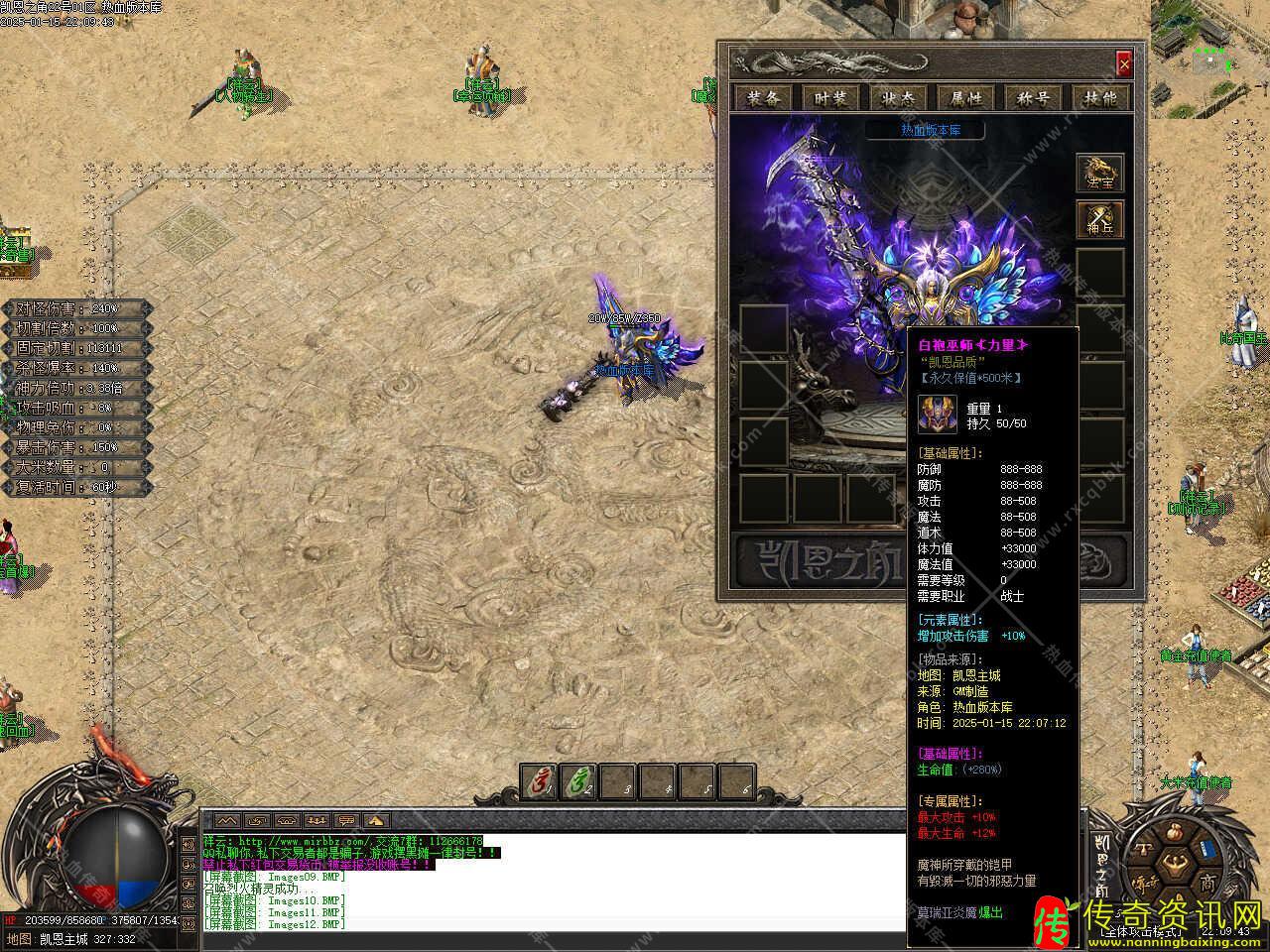Close the character equipment panel
This screenshot has width=1270, height=952.
[x=1123, y=64]
